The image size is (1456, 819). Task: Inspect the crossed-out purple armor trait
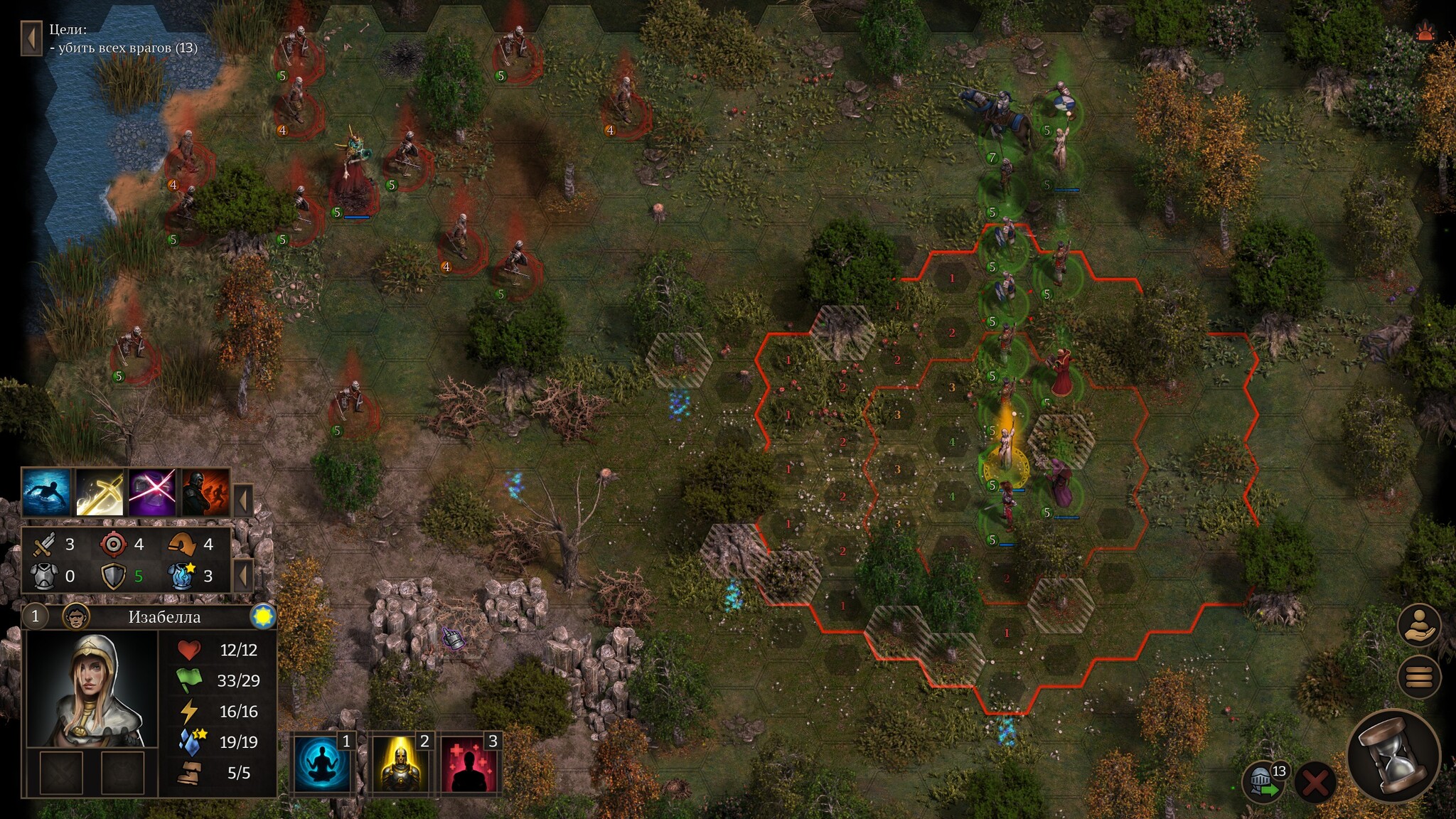click(x=153, y=492)
